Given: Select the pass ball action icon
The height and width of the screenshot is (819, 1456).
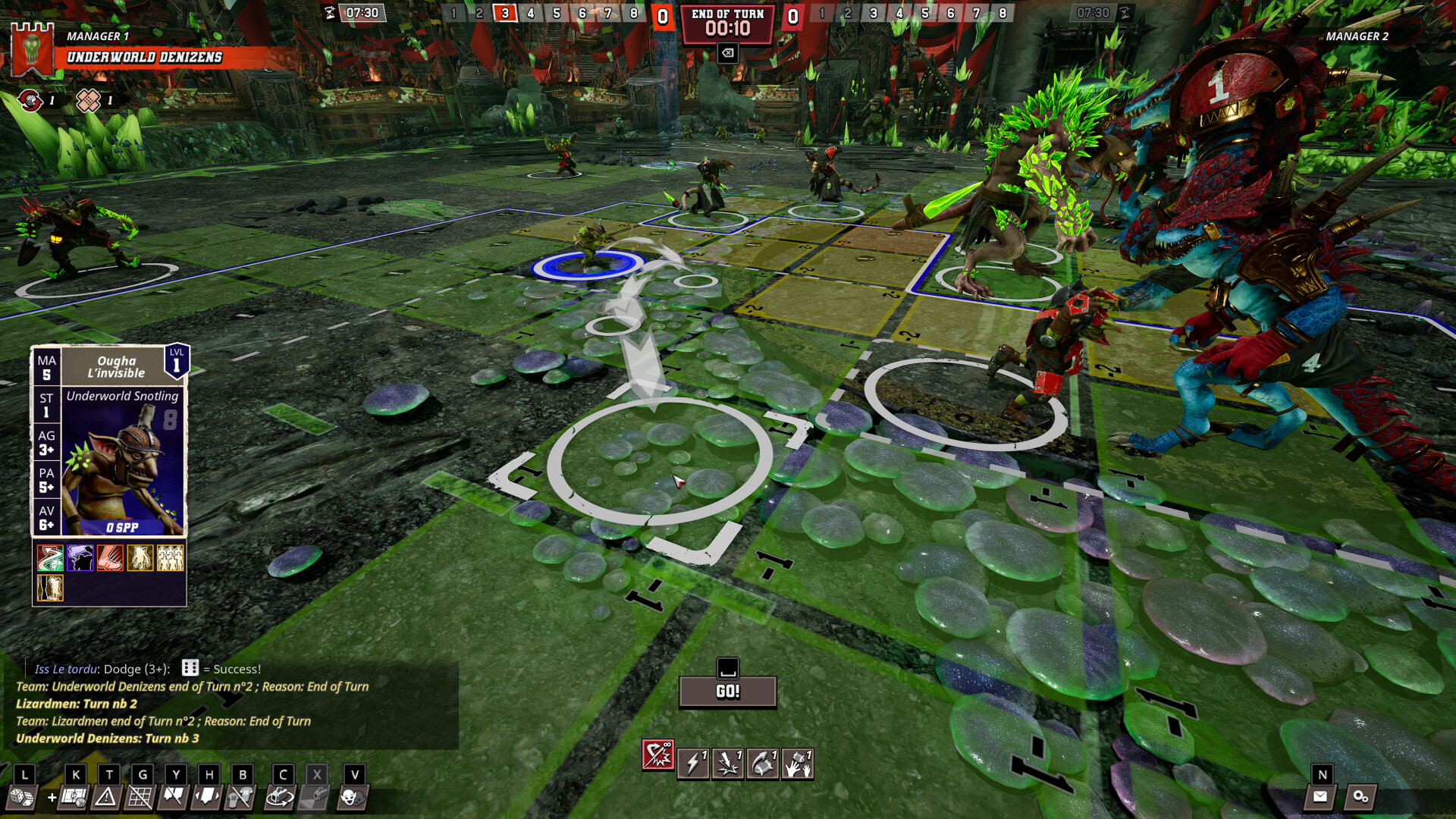Looking at the screenshot, I should [763, 764].
